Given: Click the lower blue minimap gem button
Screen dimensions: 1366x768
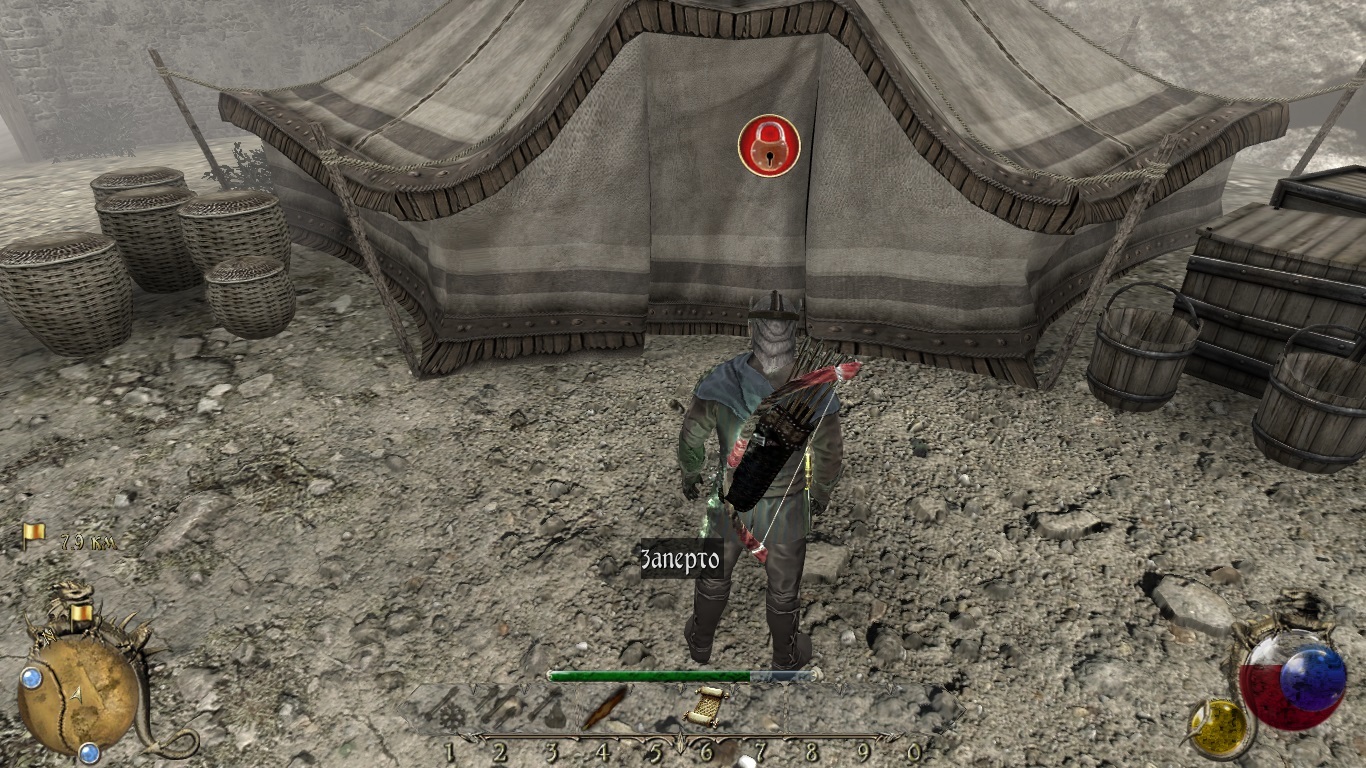Looking at the screenshot, I should [89, 752].
